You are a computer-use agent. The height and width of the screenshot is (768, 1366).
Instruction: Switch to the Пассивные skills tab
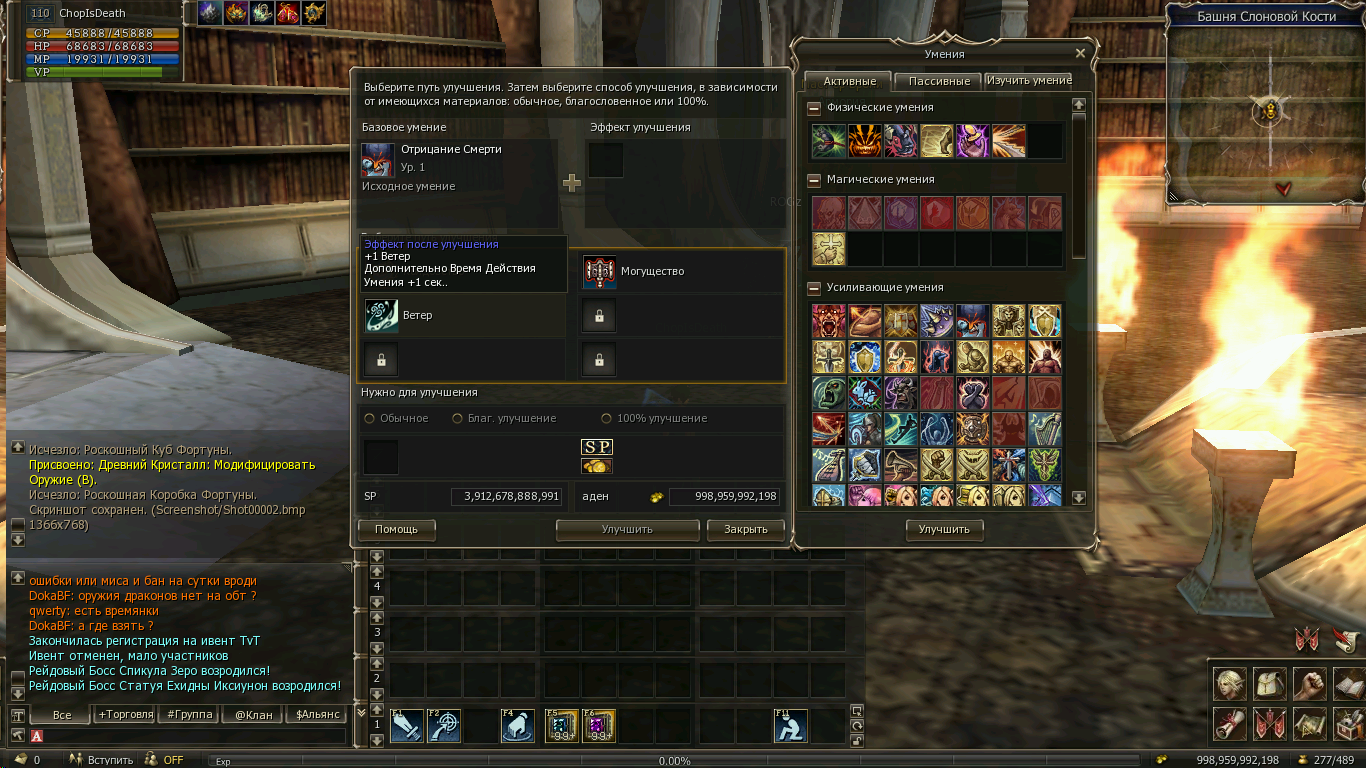click(x=939, y=81)
